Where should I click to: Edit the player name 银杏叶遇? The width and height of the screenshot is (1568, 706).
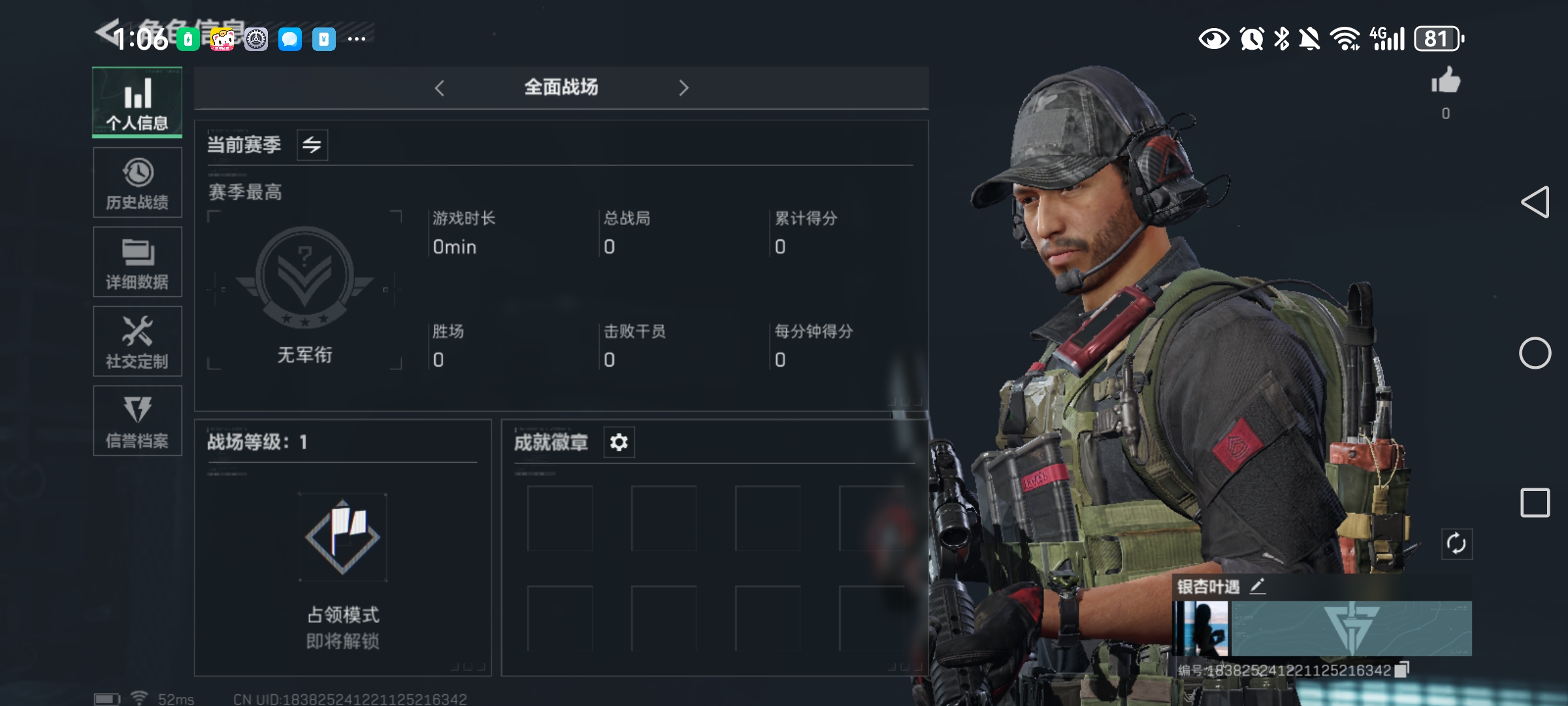point(1258,586)
